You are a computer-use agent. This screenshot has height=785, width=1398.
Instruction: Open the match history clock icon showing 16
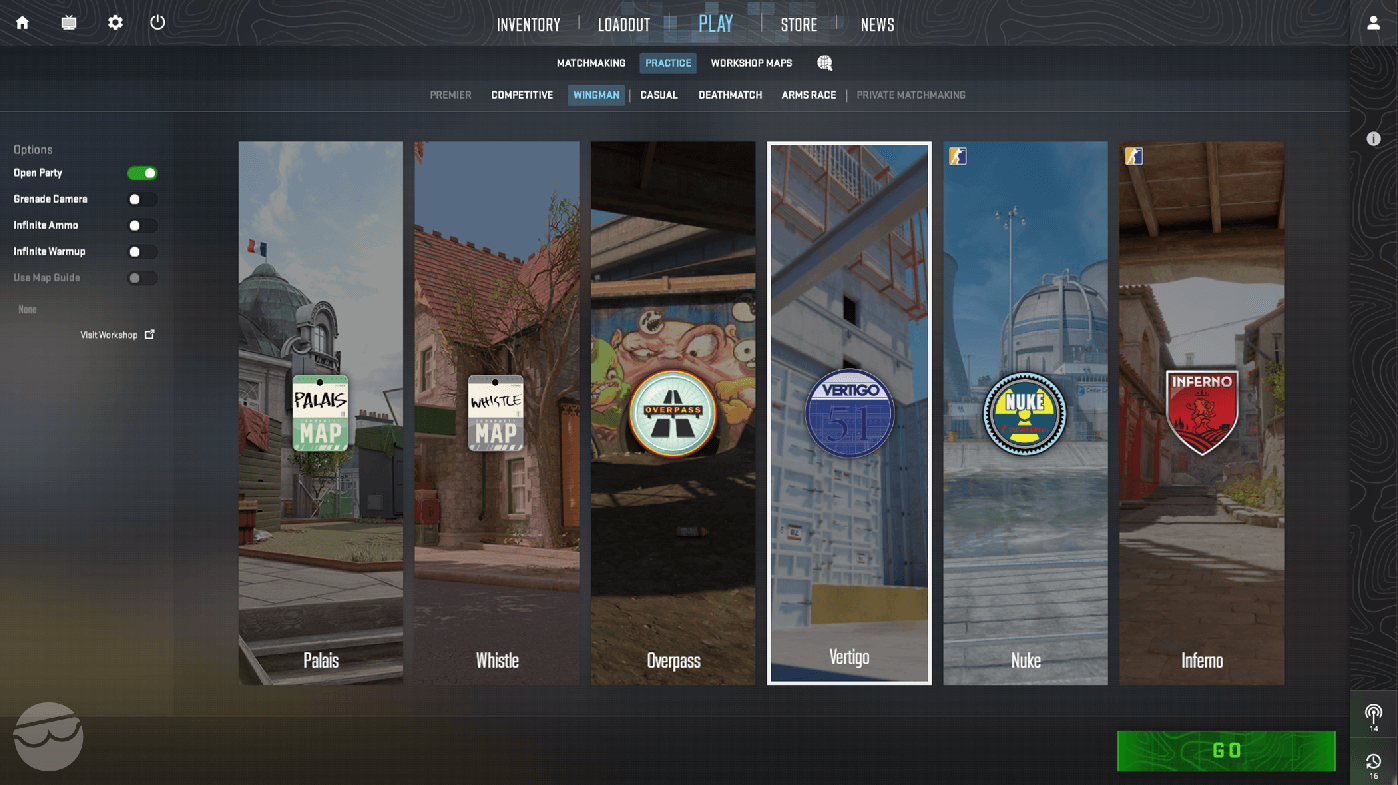click(x=1374, y=763)
